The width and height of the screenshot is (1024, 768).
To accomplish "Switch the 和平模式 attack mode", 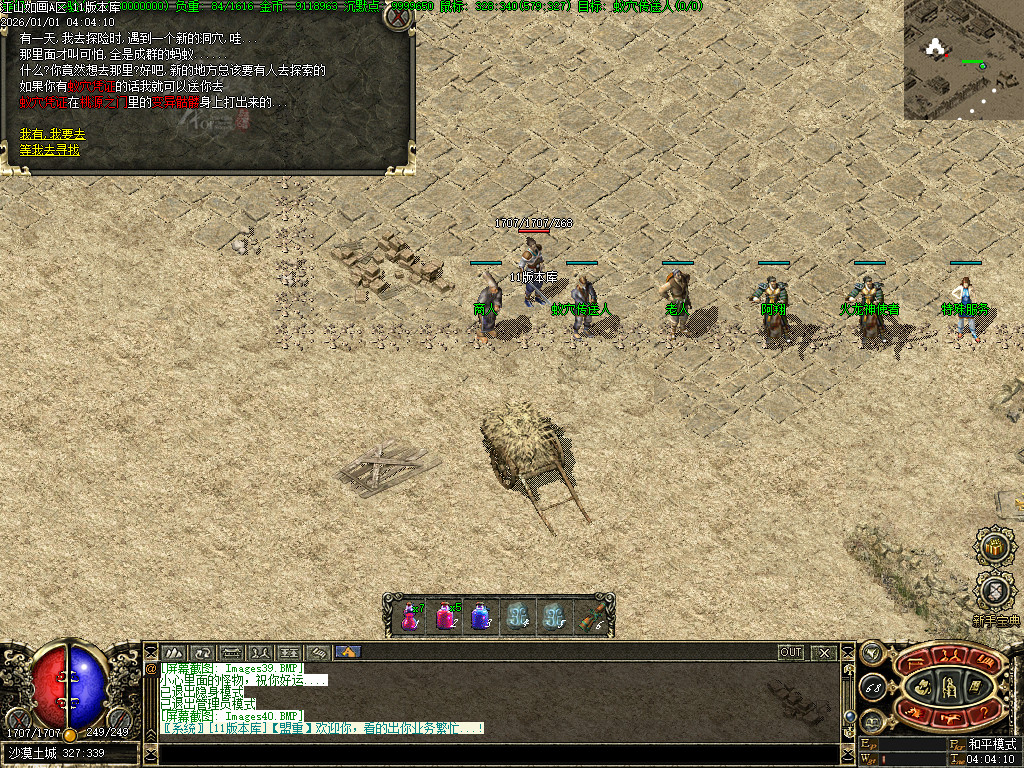I will [x=991, y=745].
